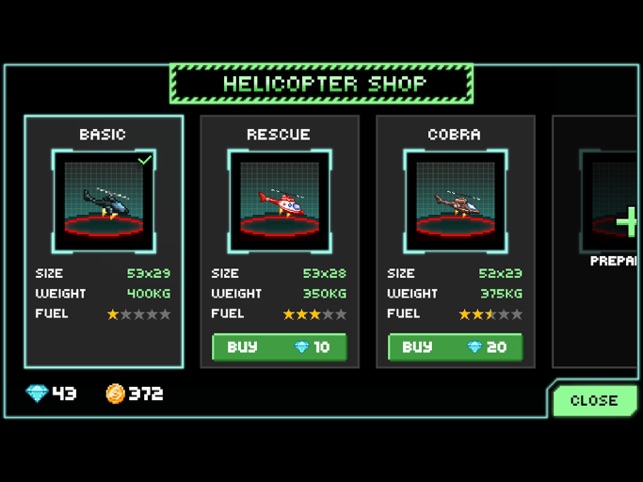Select the Basic helicopter card
The height and width of the screenshot is (482, 643).
point(104,240)
